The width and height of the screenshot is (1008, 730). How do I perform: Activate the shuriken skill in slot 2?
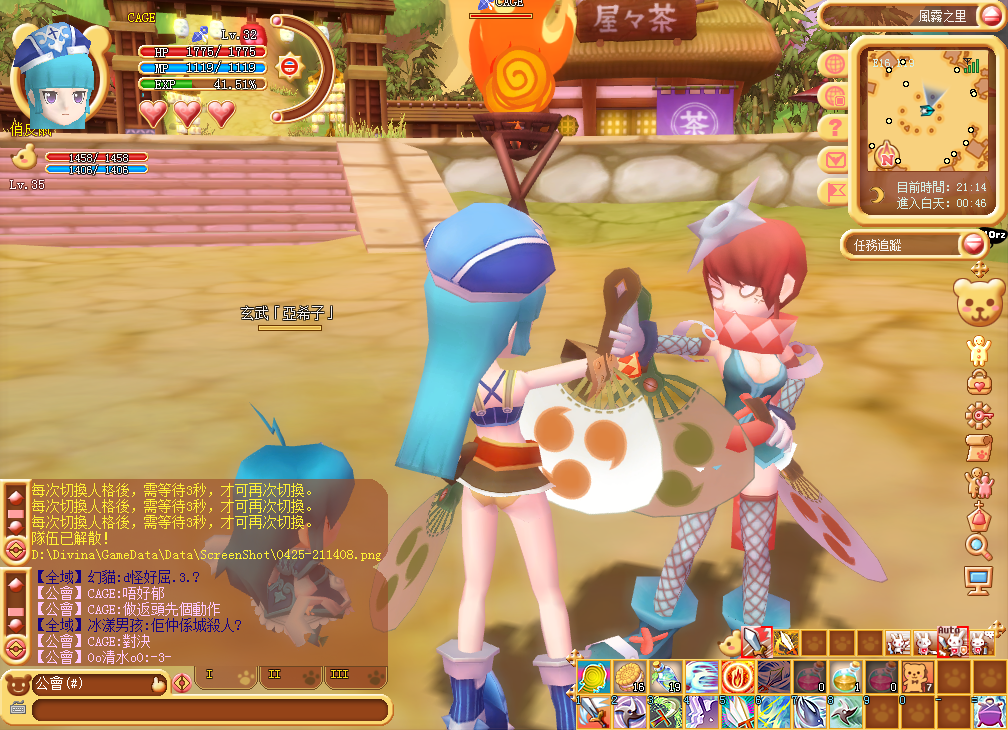pyautogui.click(x=628, y=711)
